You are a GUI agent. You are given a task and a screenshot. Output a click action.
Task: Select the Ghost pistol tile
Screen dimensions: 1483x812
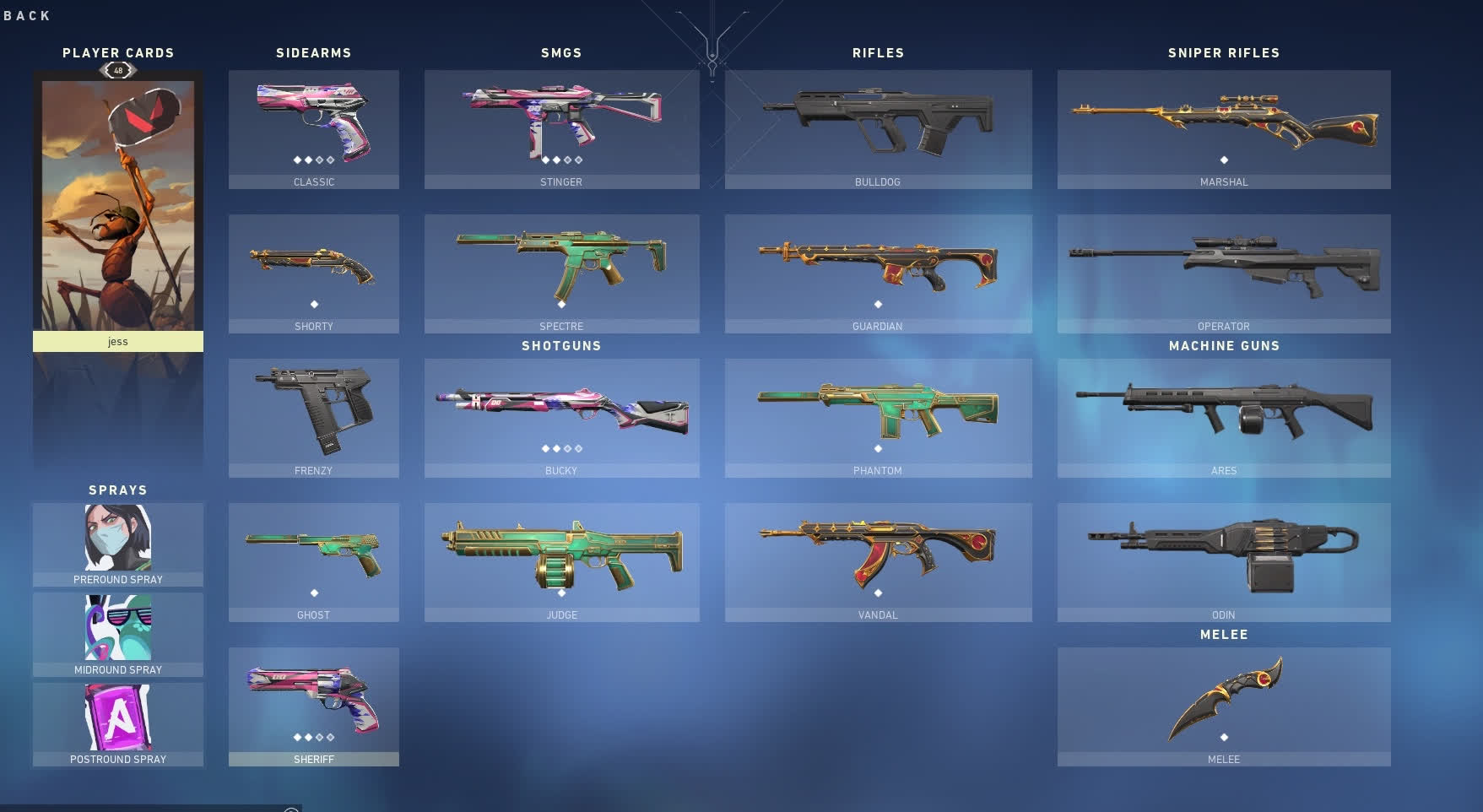(x=314, y=561)
